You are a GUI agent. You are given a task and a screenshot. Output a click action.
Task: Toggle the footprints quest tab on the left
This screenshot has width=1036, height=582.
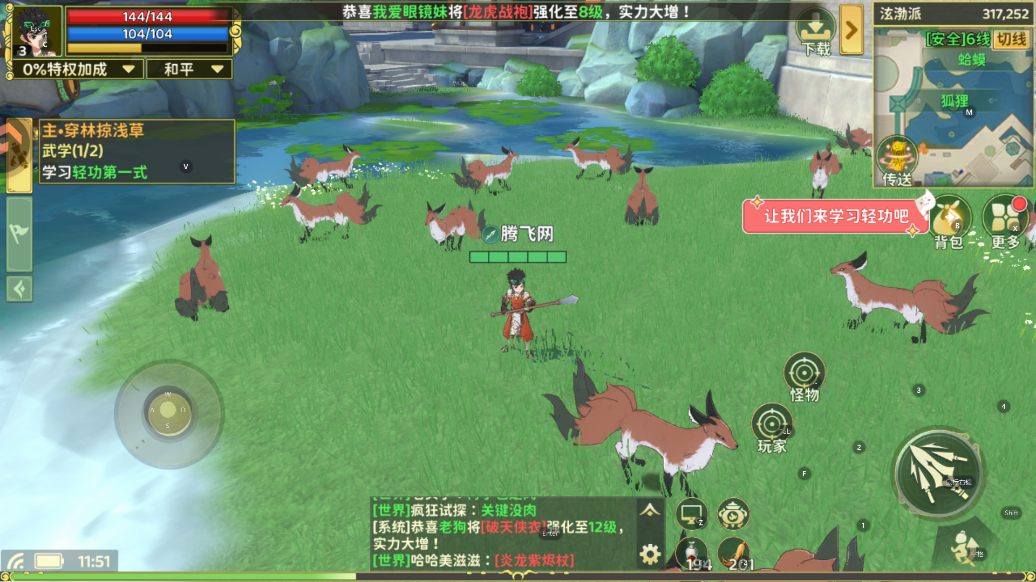pyautogui.click(x=18, y=156)
